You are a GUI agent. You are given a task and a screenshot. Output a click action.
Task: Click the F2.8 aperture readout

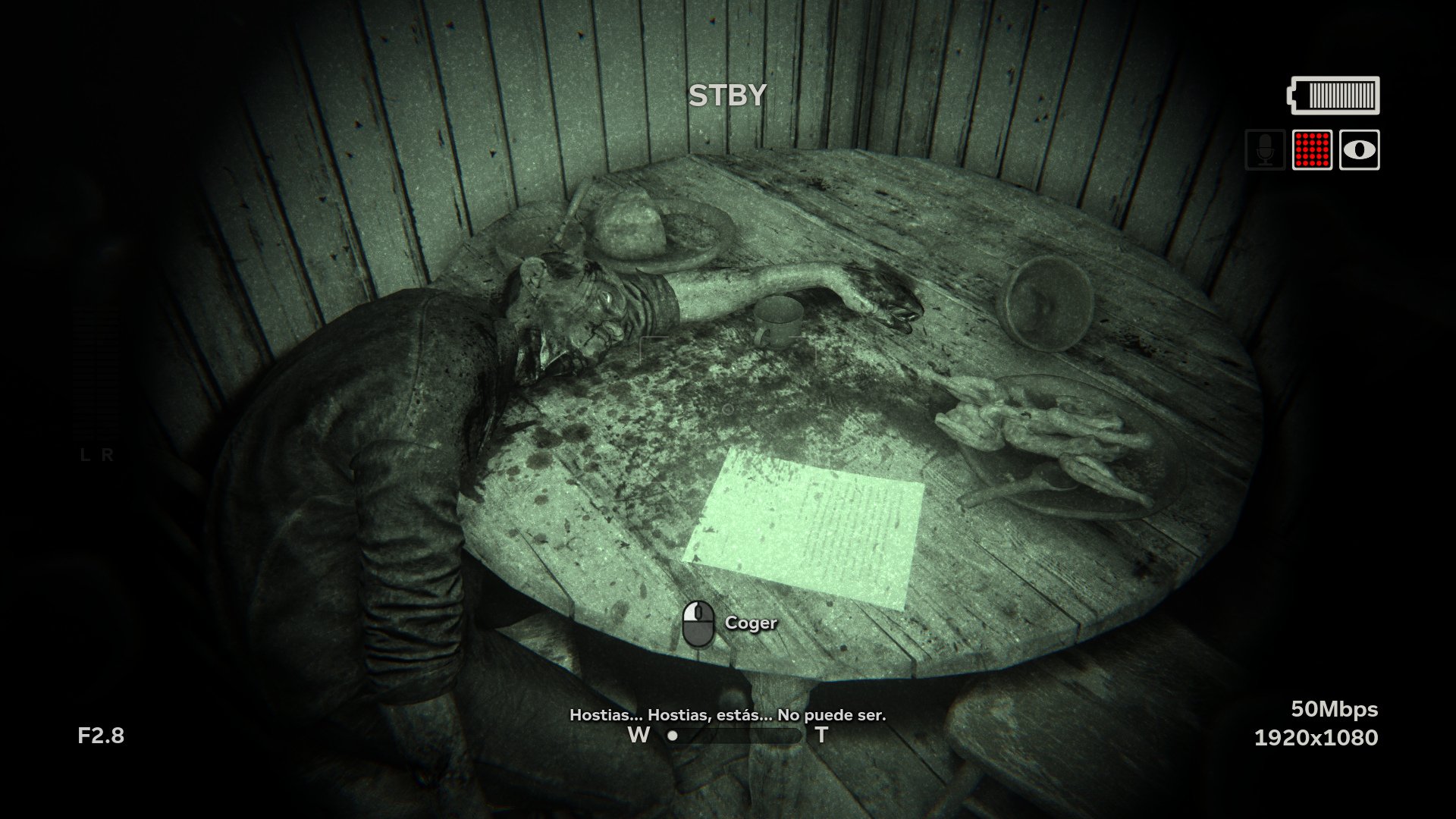tap(102, 735)
